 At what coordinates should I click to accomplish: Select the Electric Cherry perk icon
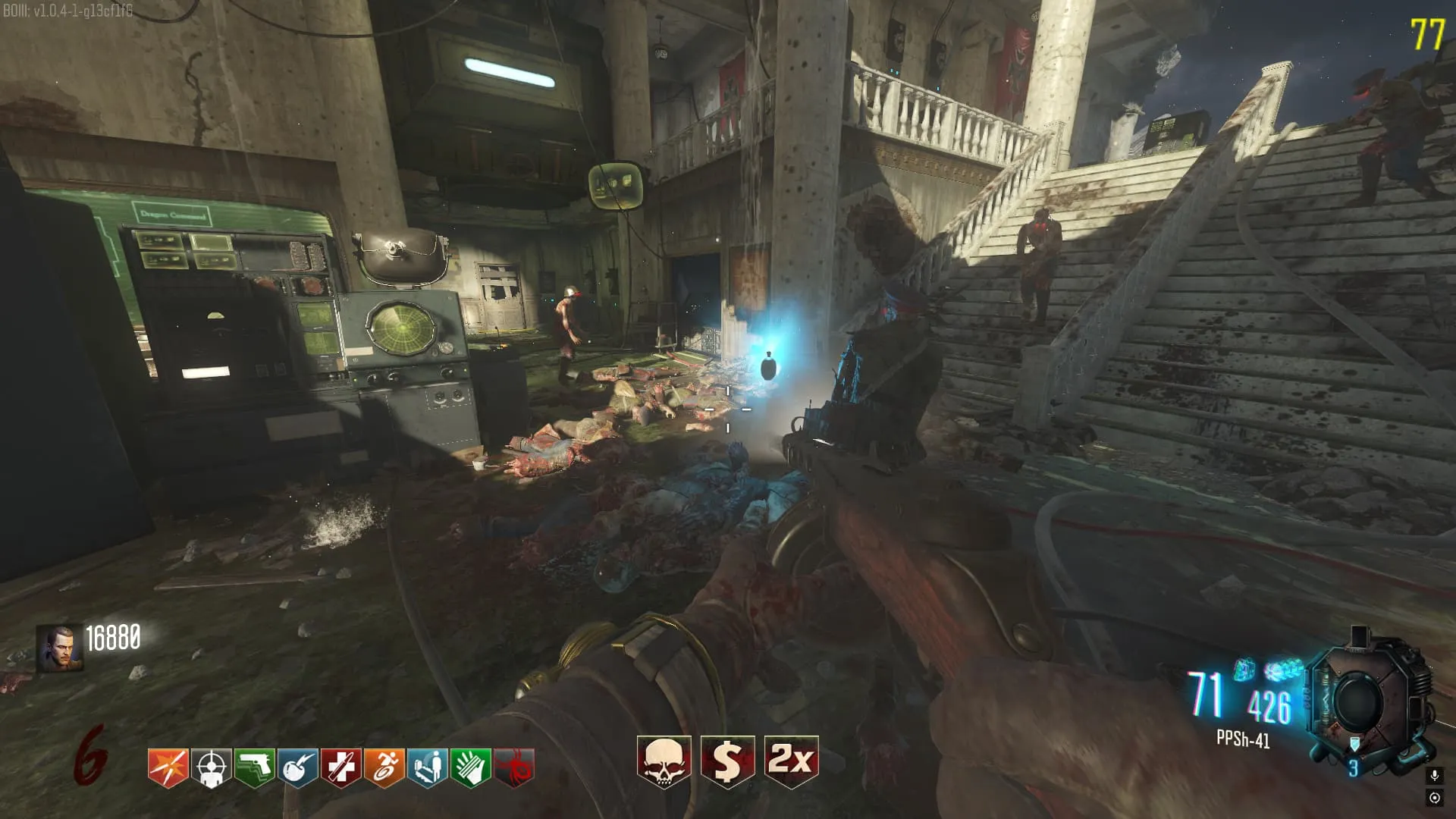297,768
